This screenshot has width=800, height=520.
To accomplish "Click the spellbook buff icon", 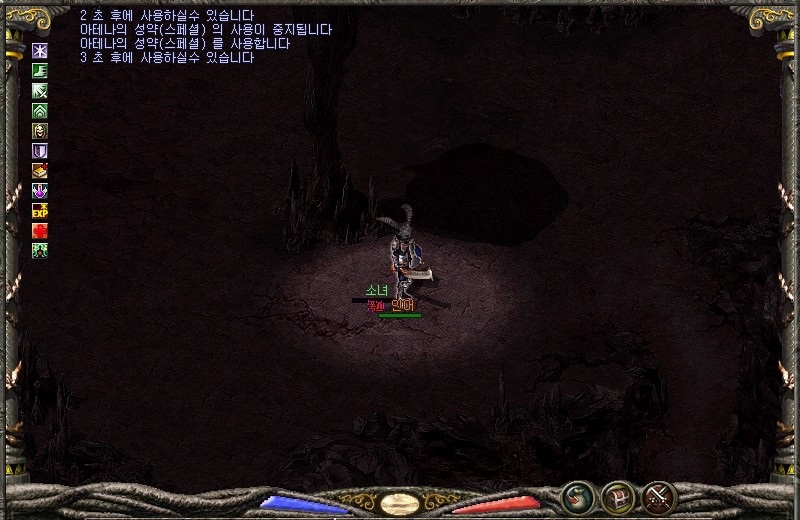I will pos(40,170).
